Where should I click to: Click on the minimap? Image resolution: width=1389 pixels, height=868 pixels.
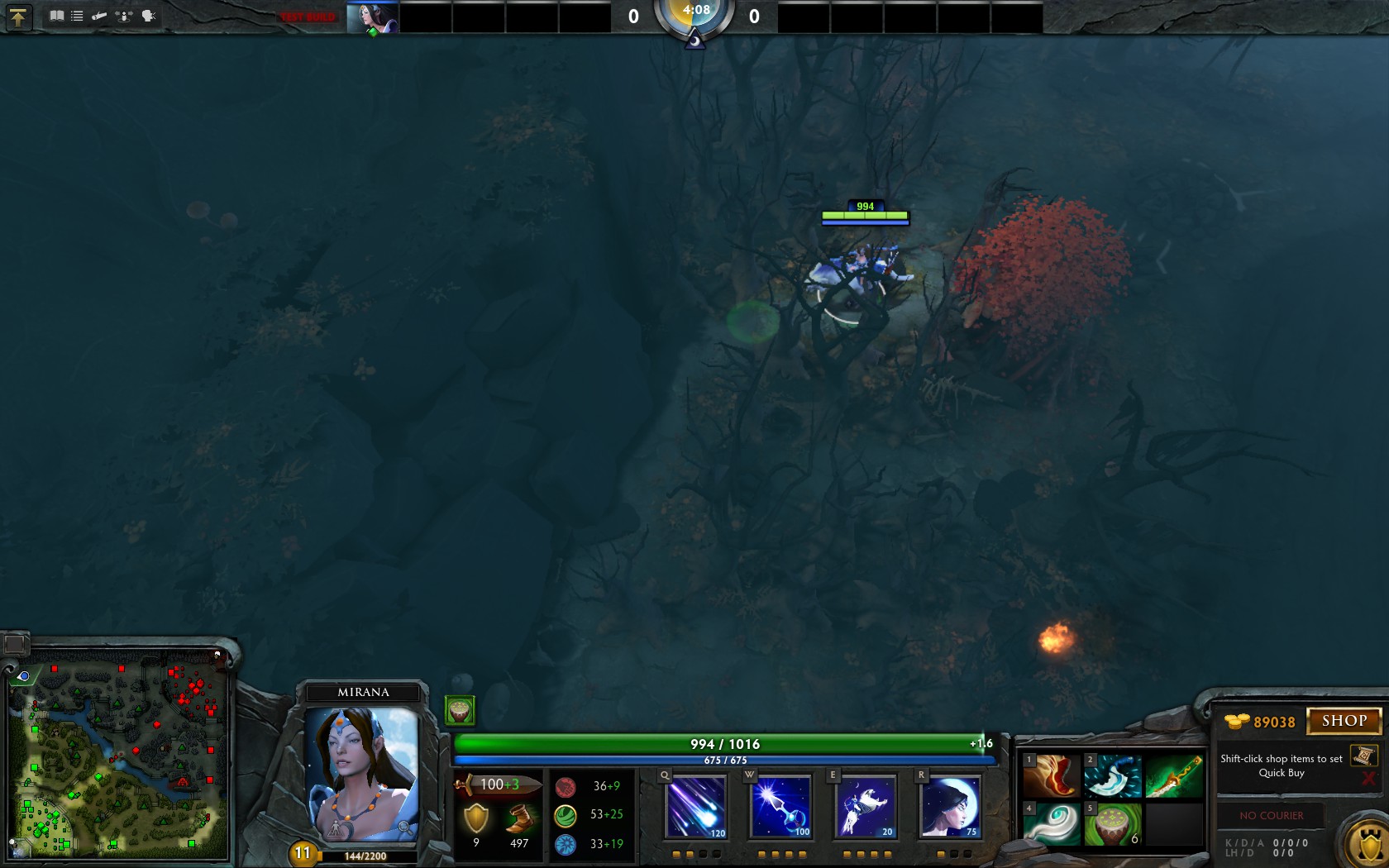pyautogui.click(x=118, y=756)
